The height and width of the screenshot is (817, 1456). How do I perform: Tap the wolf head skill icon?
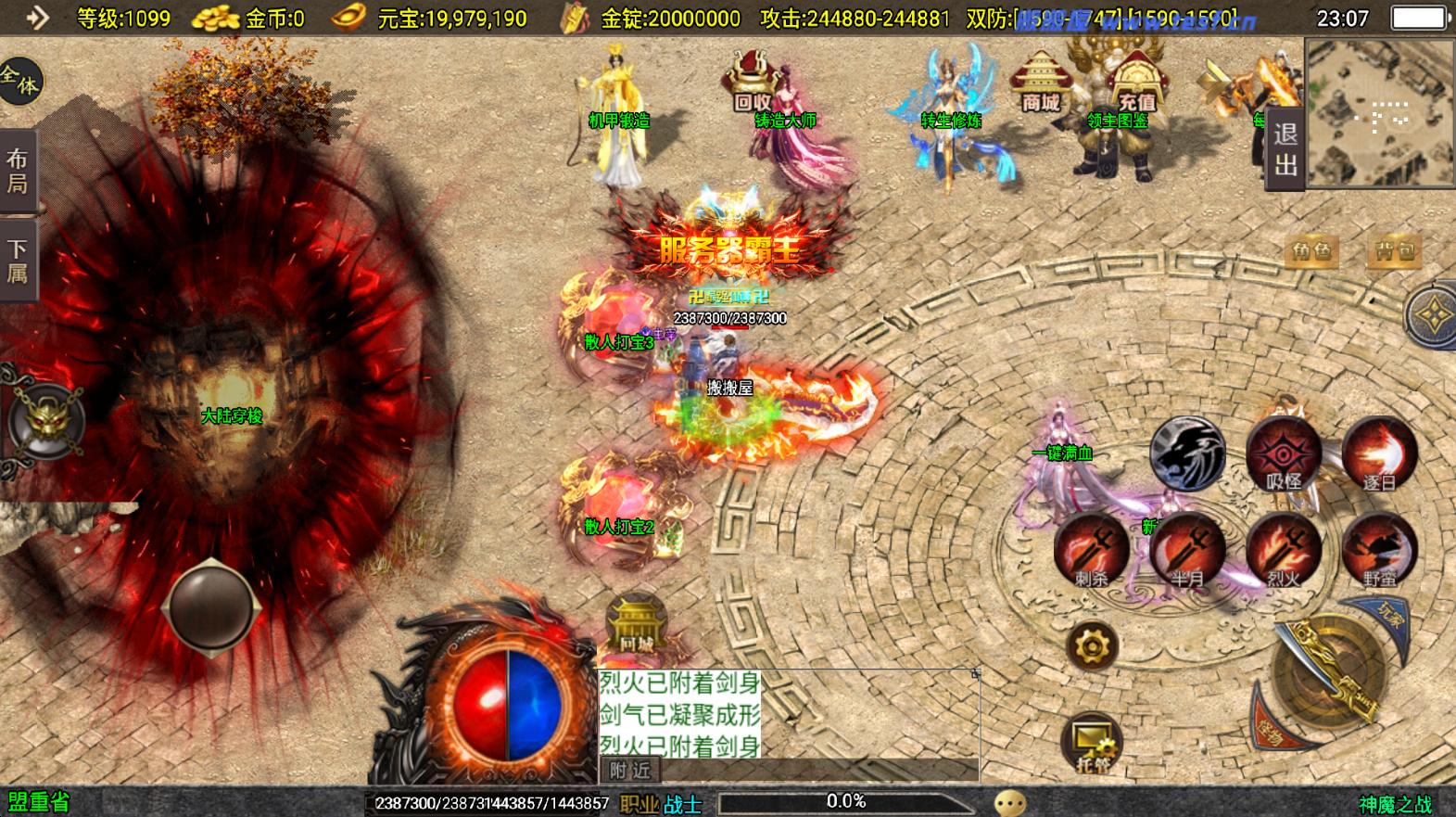tap(1187, 453)
